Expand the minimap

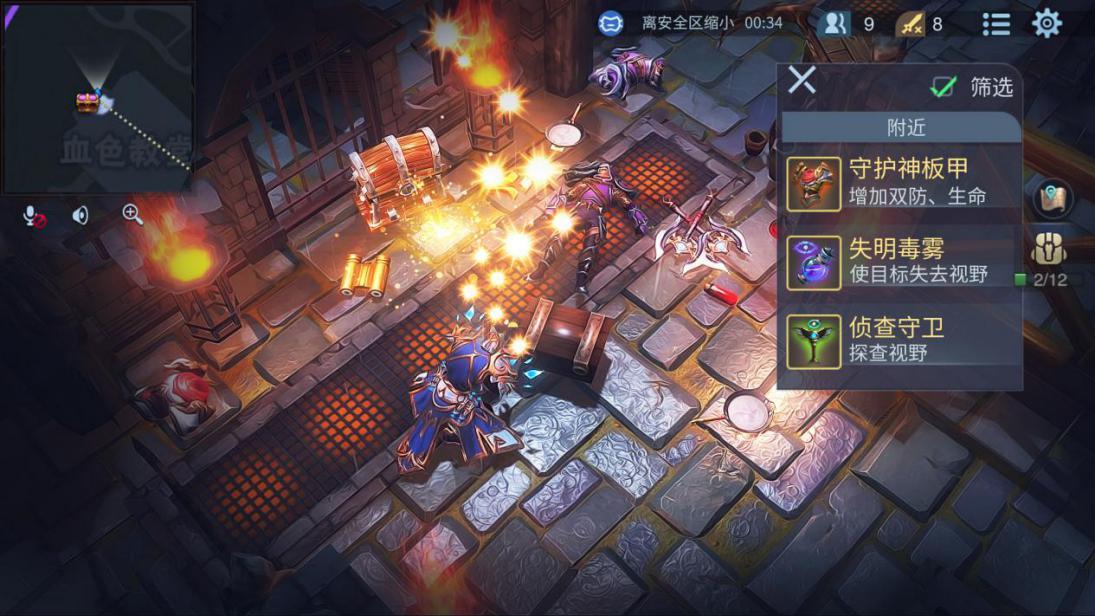(97, 98)
